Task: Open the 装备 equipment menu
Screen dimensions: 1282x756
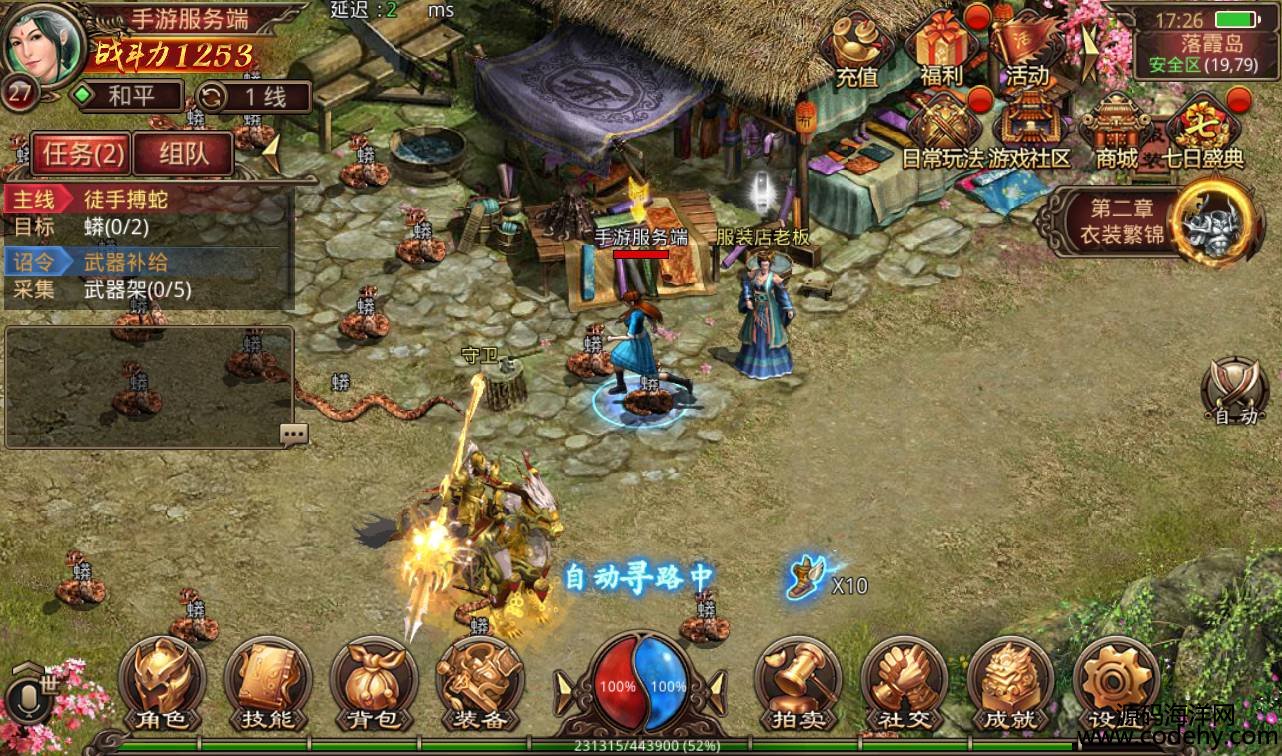Action: [x=480, y=684]
